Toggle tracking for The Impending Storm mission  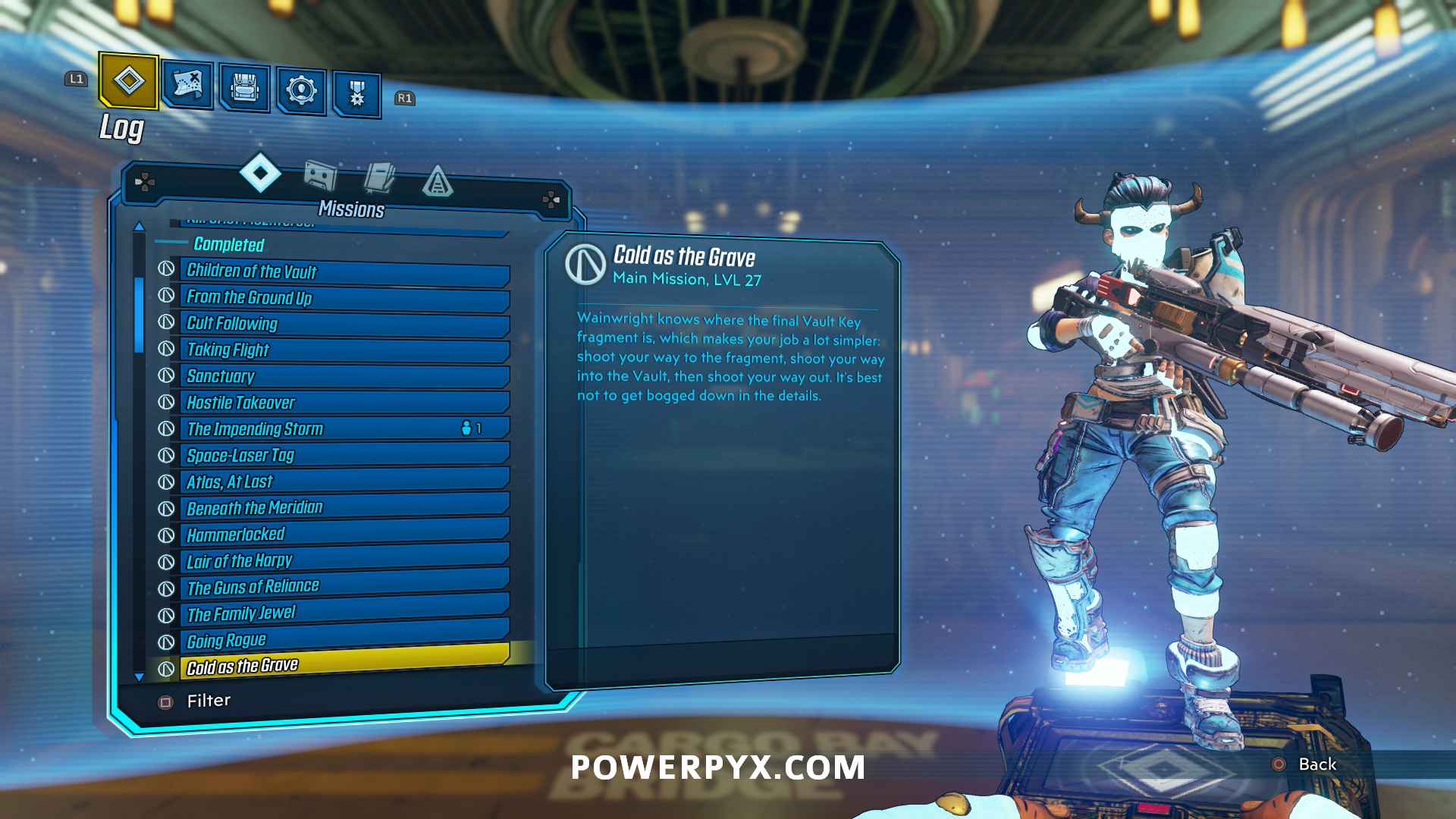coord(255,429)
